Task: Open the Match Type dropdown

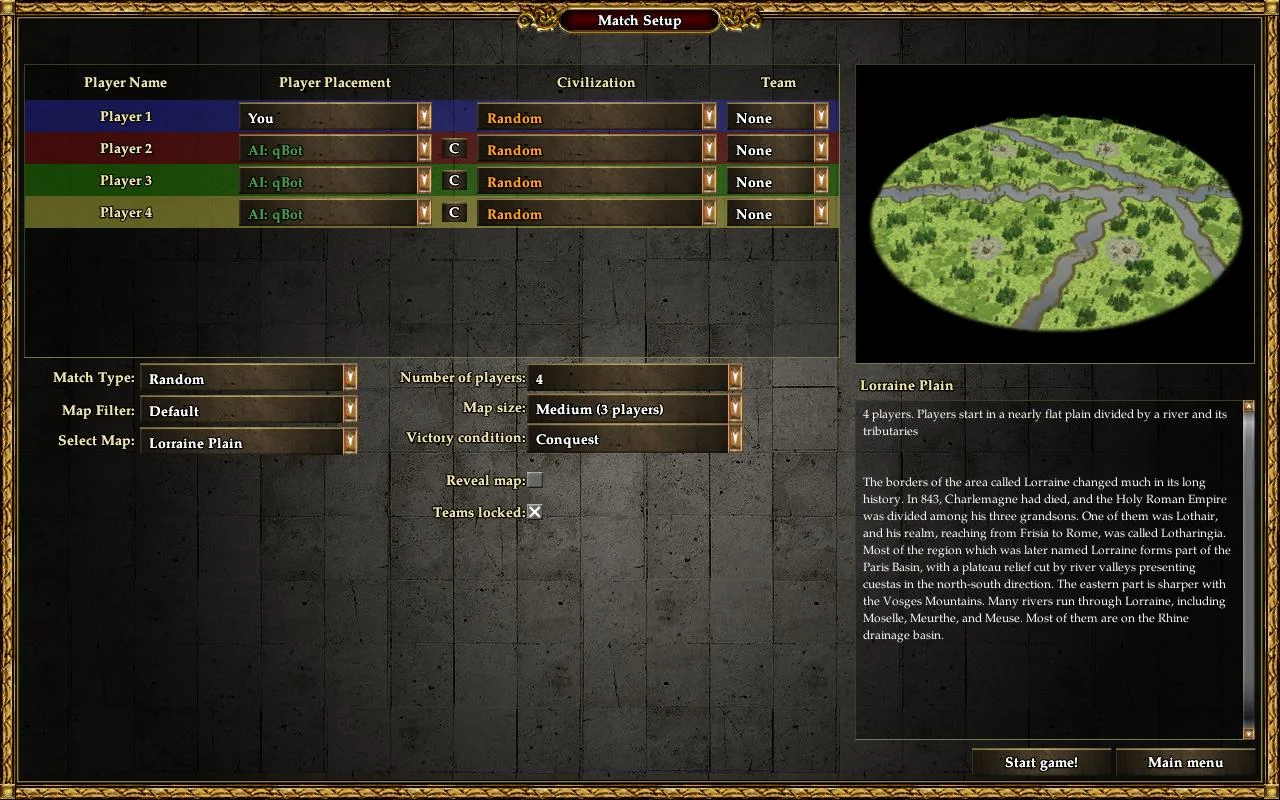Action: pos(248,378)
